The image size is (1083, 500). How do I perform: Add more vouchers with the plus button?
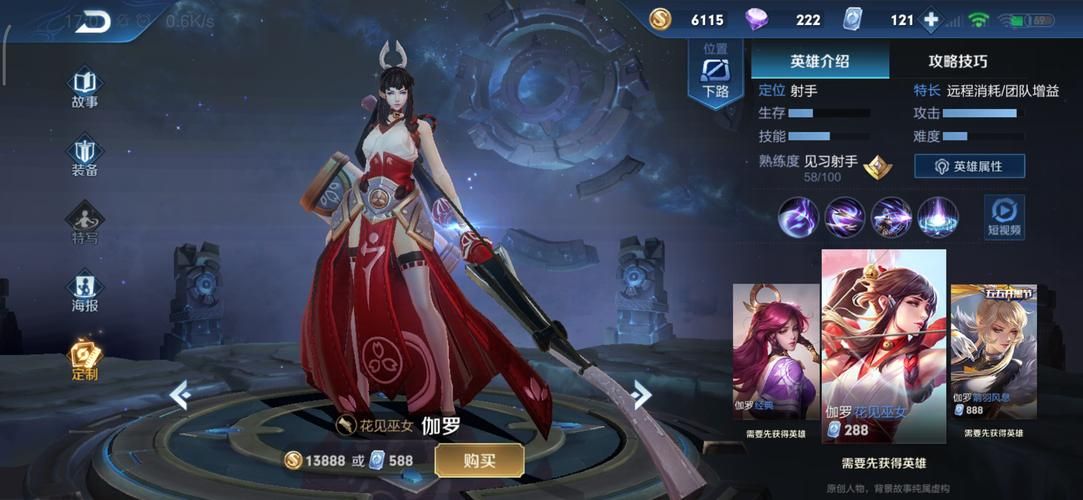931,20
